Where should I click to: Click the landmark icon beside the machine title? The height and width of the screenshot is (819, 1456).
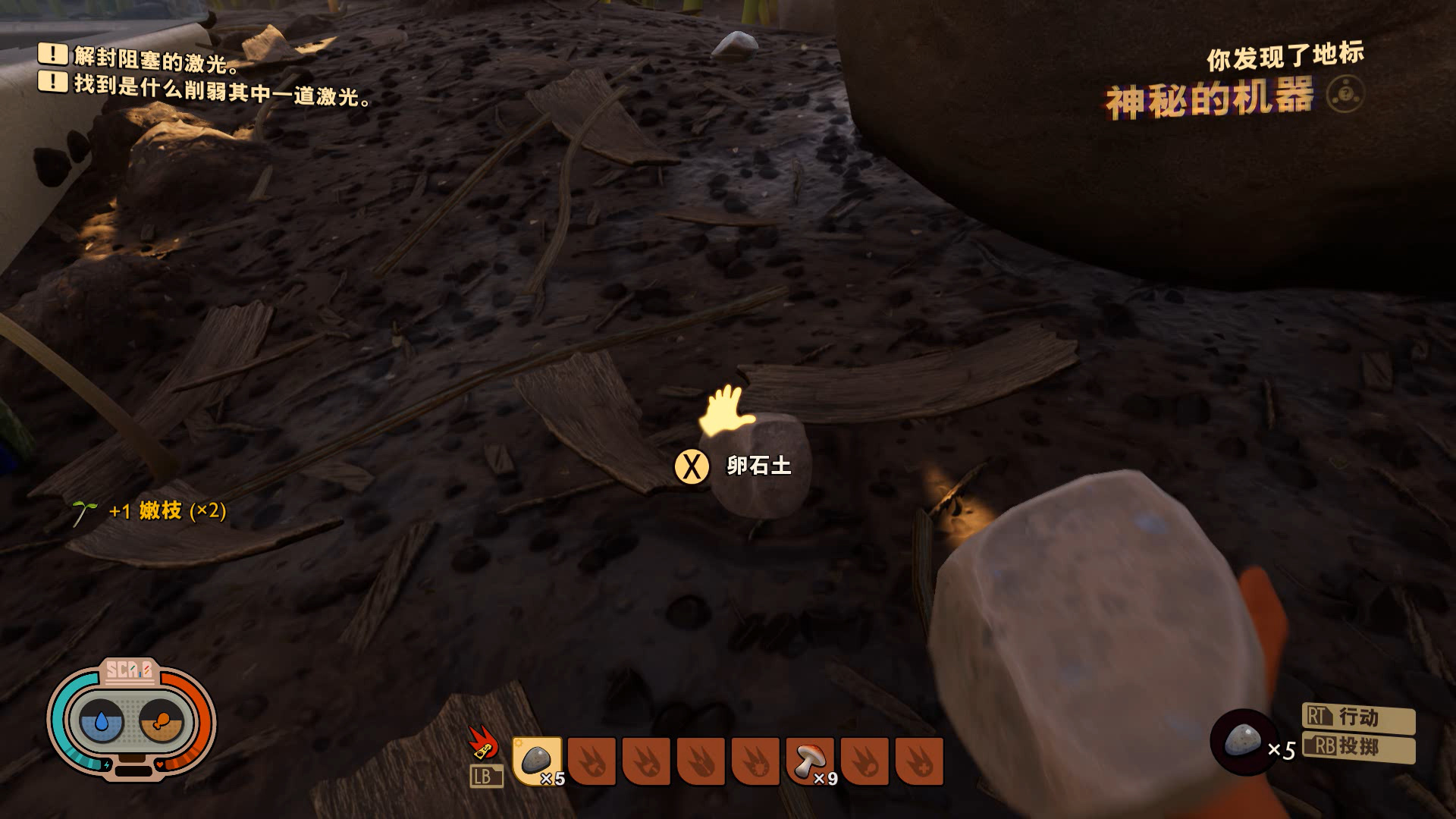(1346, 96)
